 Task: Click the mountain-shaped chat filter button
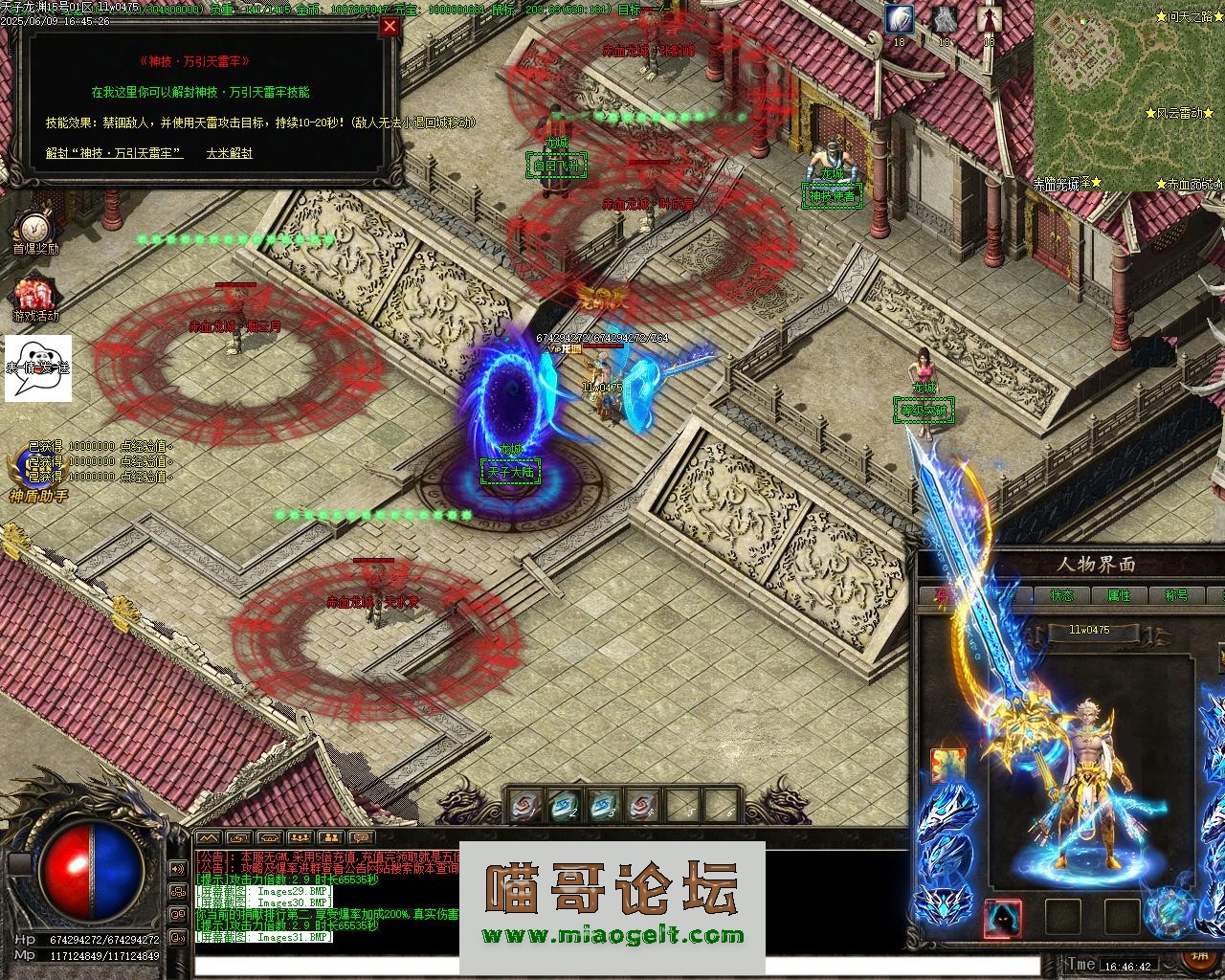pos(208,839)
